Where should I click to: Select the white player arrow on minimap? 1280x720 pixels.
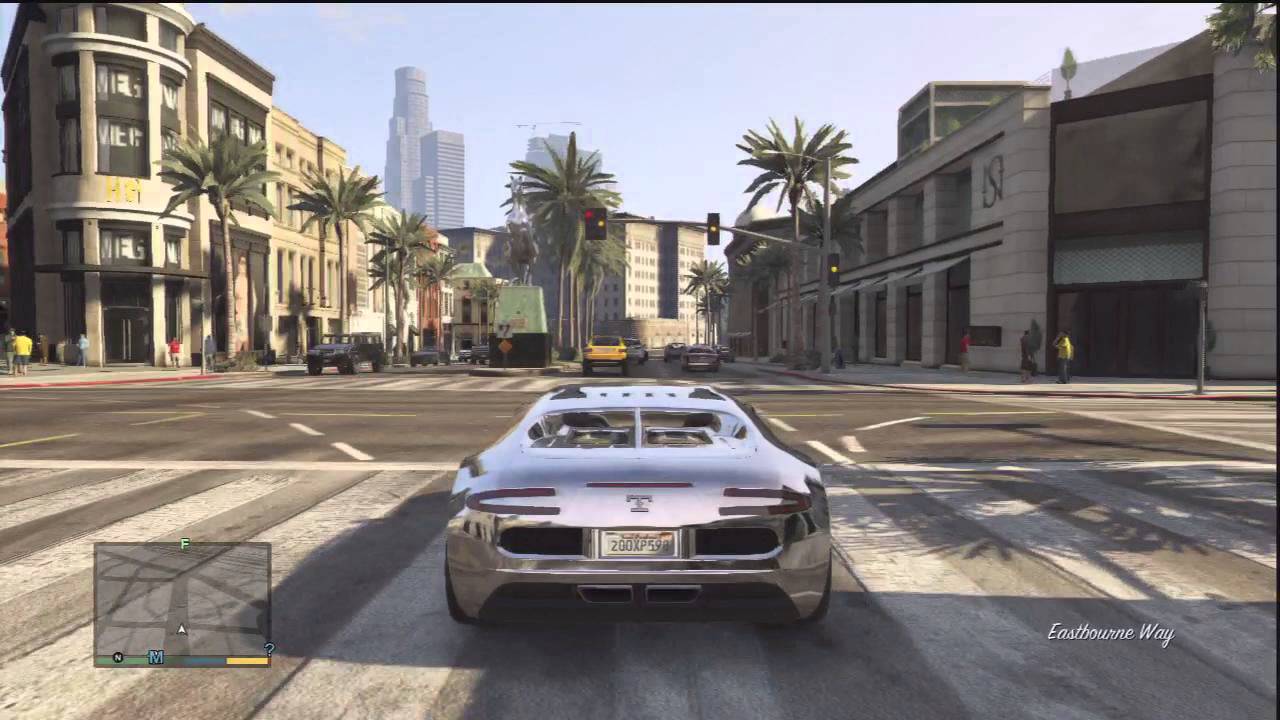click(x=182, y=629)
